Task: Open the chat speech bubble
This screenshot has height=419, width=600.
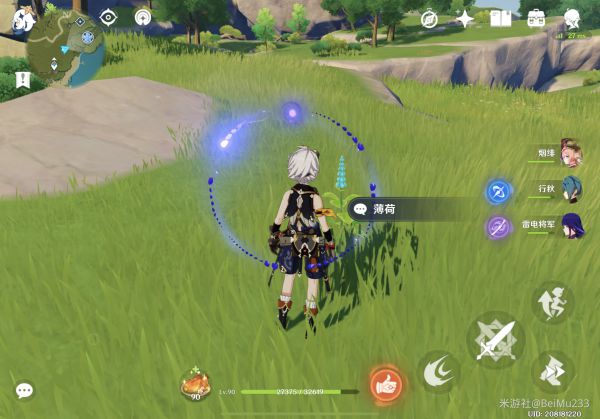Action: [x=24, y=390]
